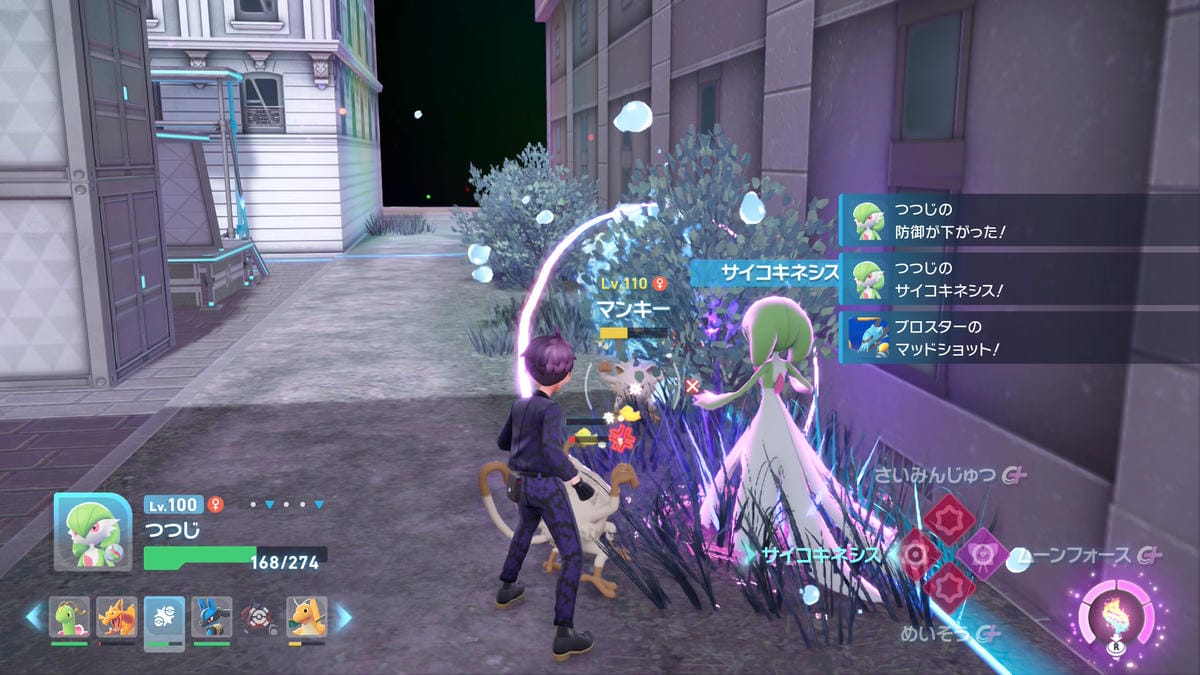The height and width of the screenshot is (675, 1200).
Task: Switch to Lucario in the party bar
Action: (211, 617)
